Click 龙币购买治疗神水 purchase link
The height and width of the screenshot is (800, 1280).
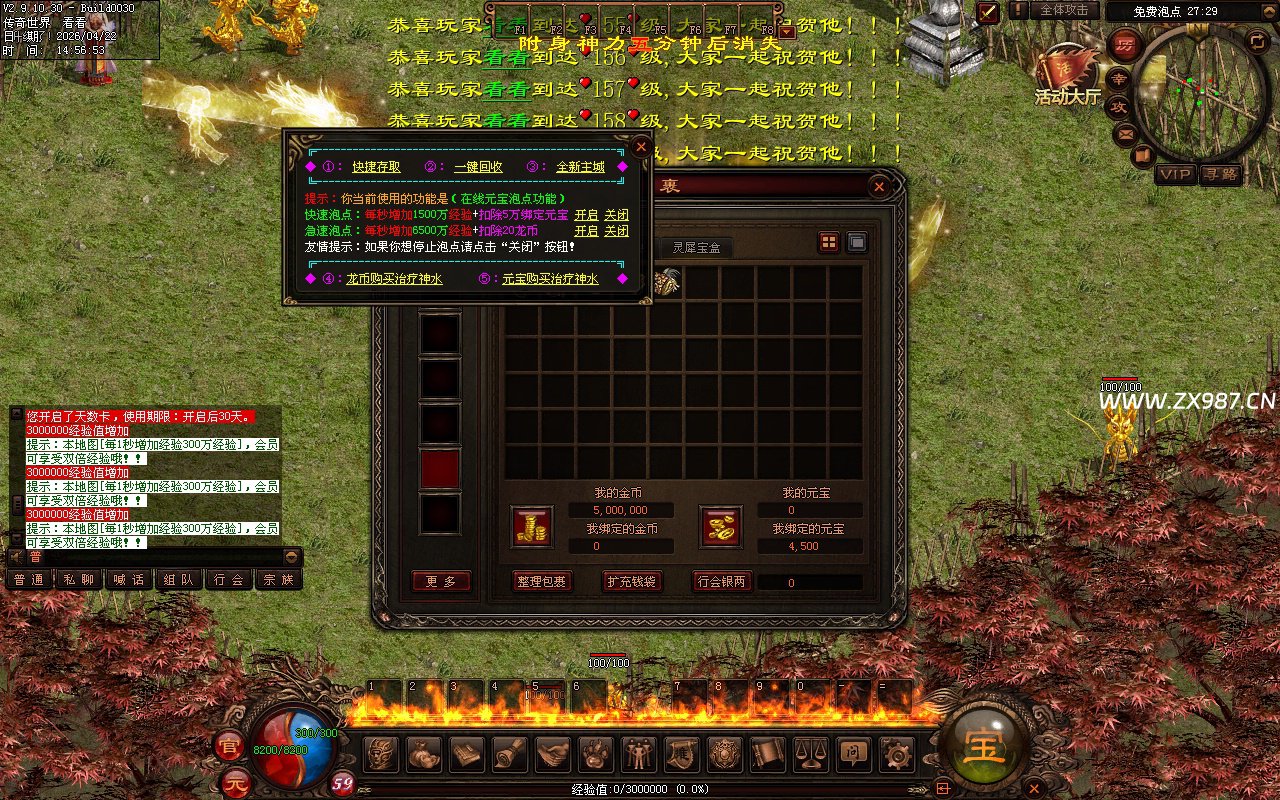[x=394, y=279]
